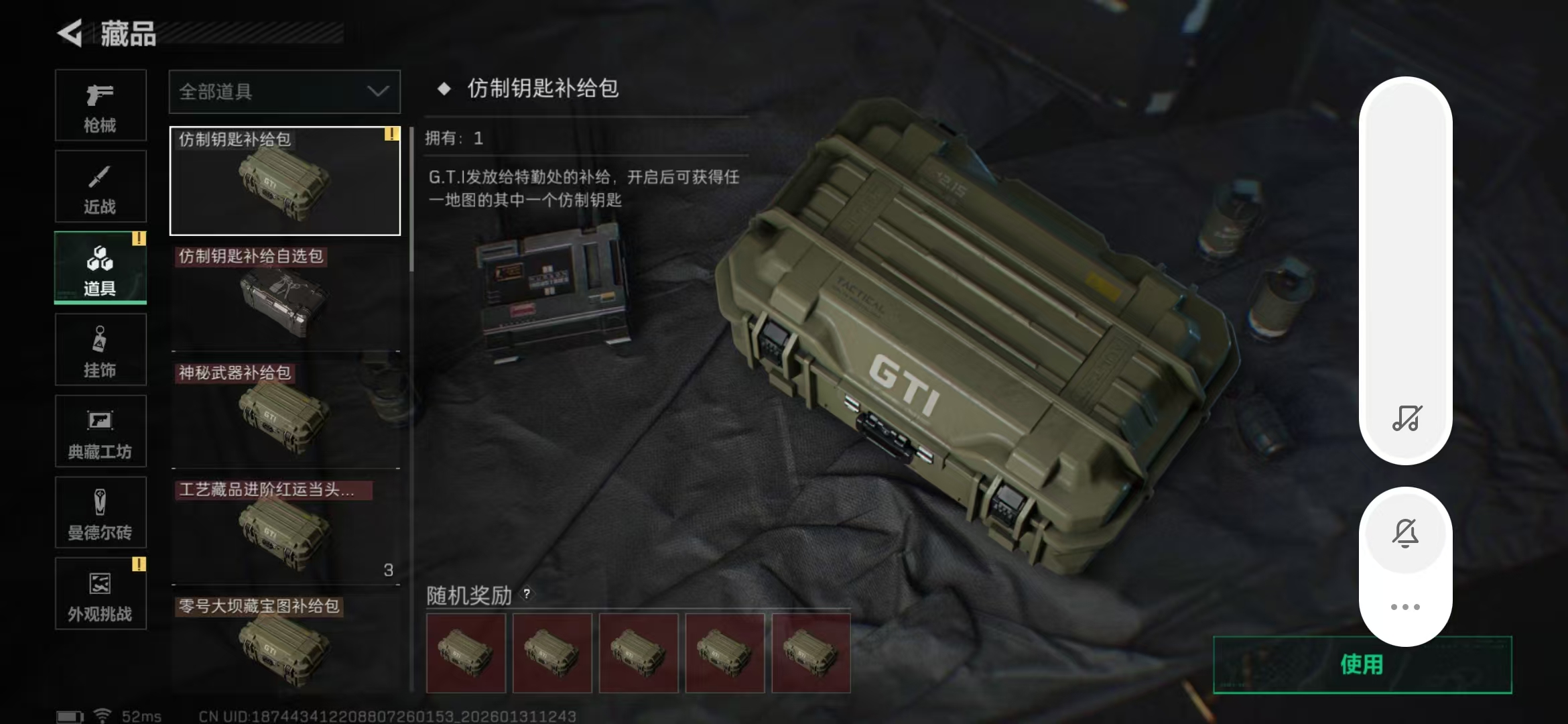1568x724 pixels.
Task: Select the 道具 items category icon
Action: tap(100, 268)
